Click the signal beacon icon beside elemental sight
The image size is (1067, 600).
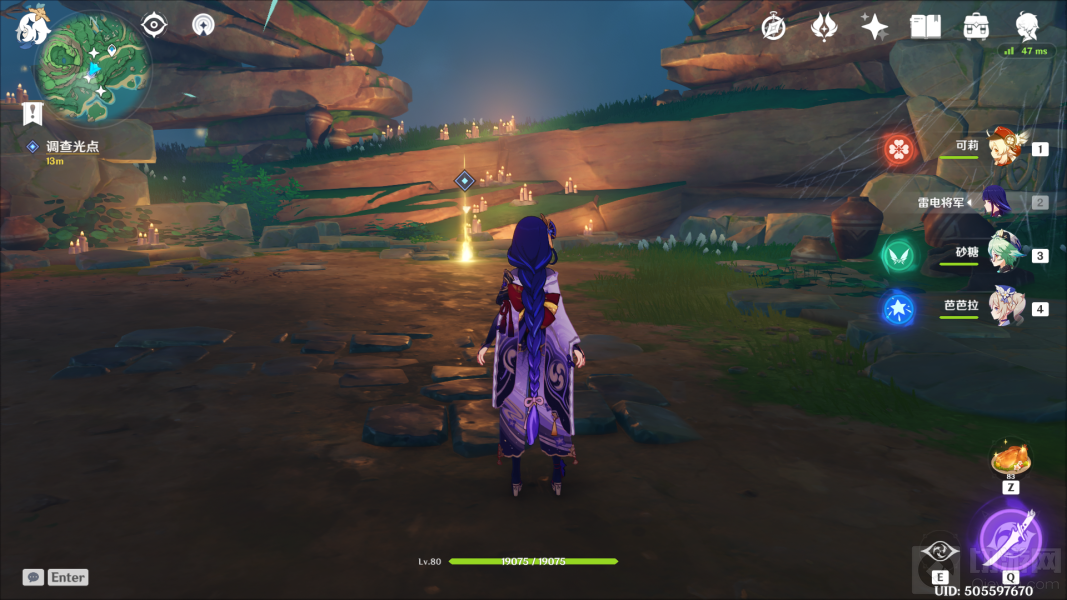pyautogui.click(x=203, y=25)
